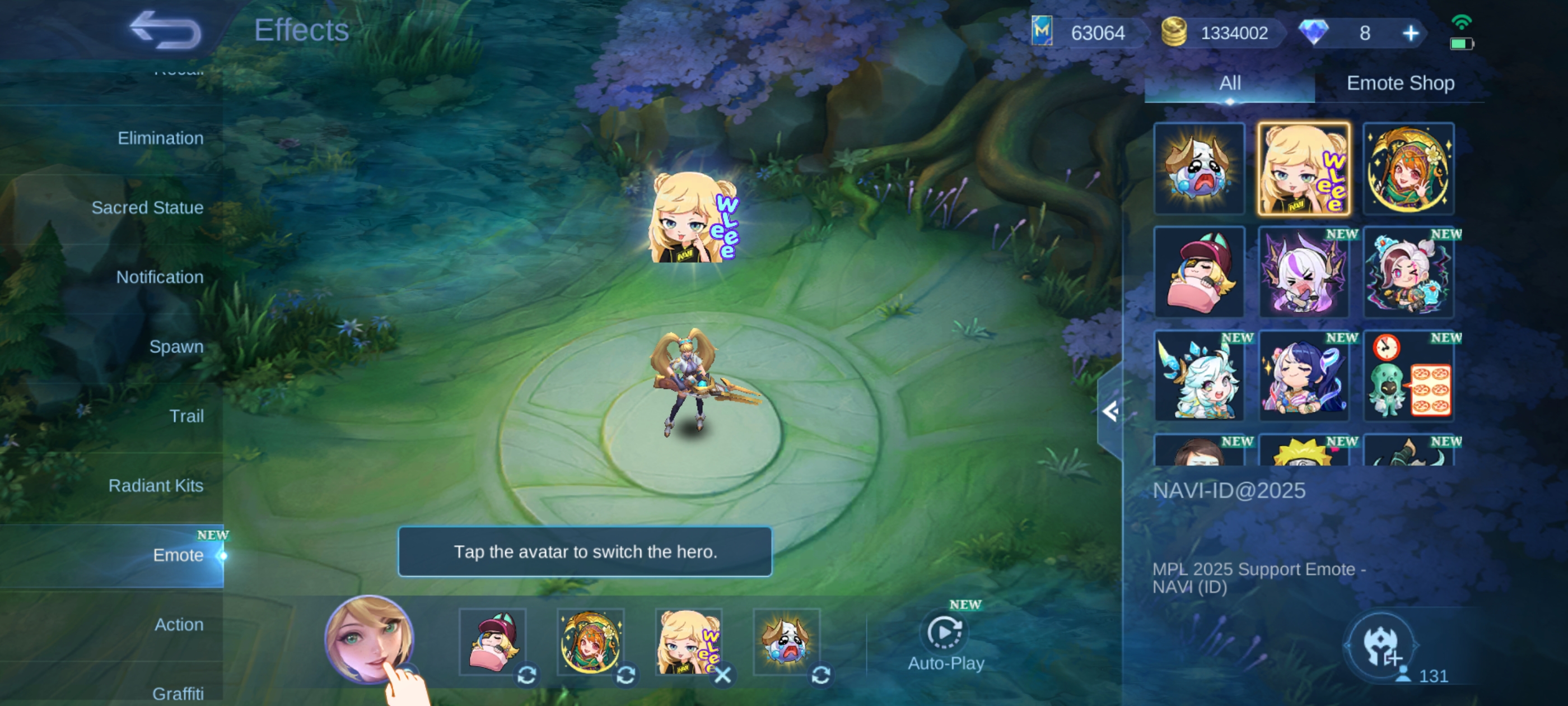Open the Graffiti category
This screenshot has width=1568, height=706.
coord(178,693)
